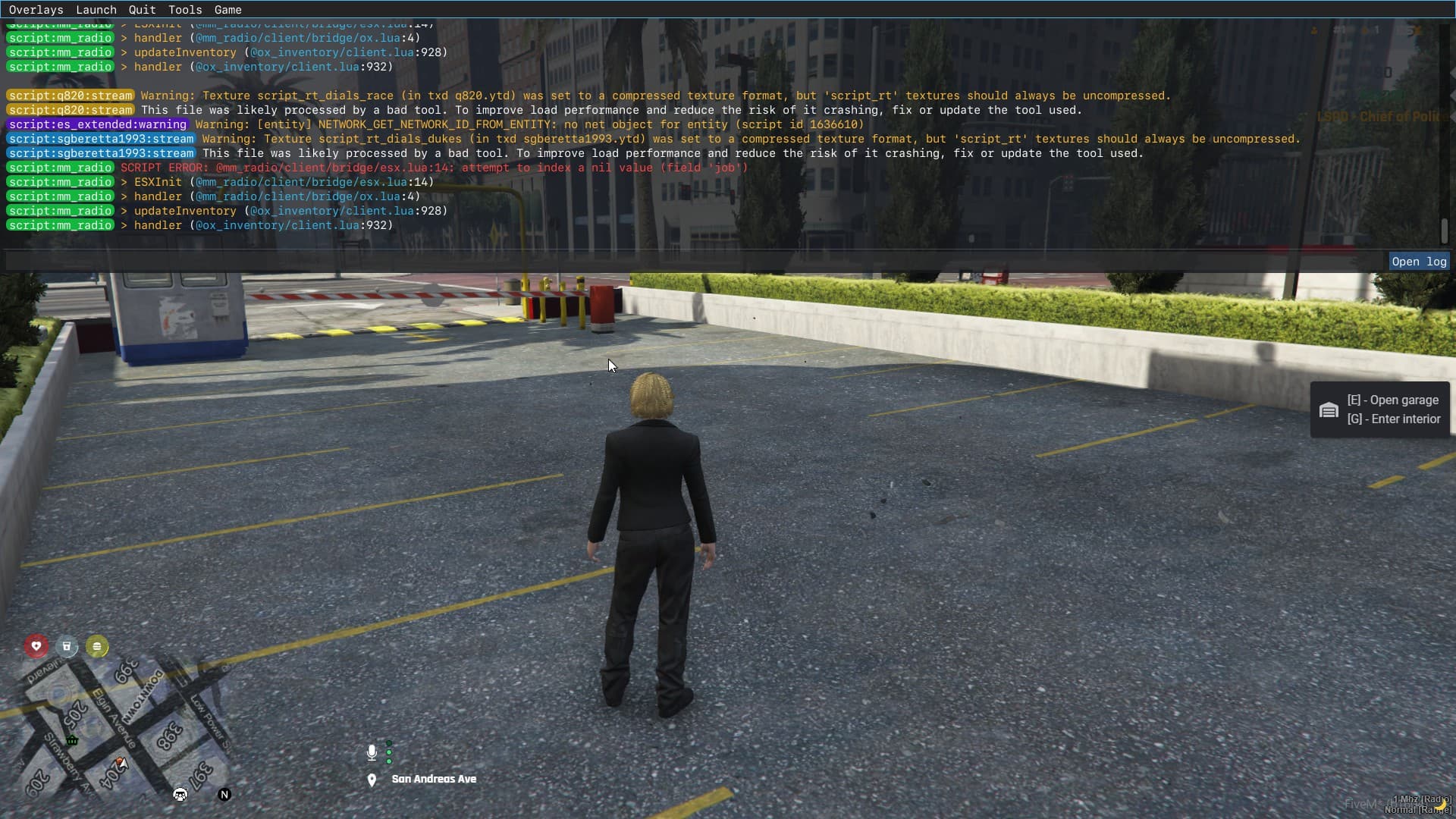Open the Tools dropdown
The image size is (1456, 819).
[x=184, y=9]
